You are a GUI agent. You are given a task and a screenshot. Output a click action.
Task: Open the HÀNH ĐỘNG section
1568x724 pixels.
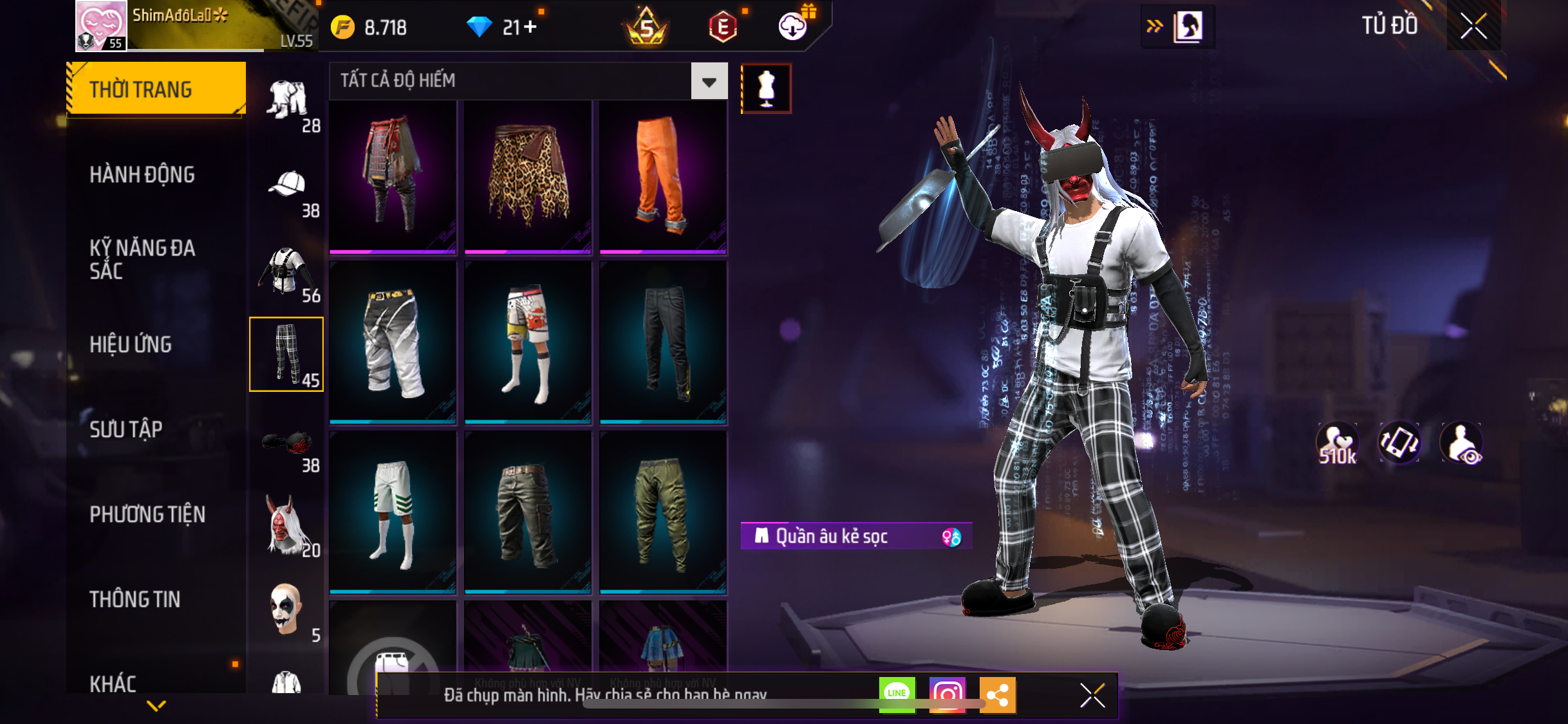tap(142, 174)
